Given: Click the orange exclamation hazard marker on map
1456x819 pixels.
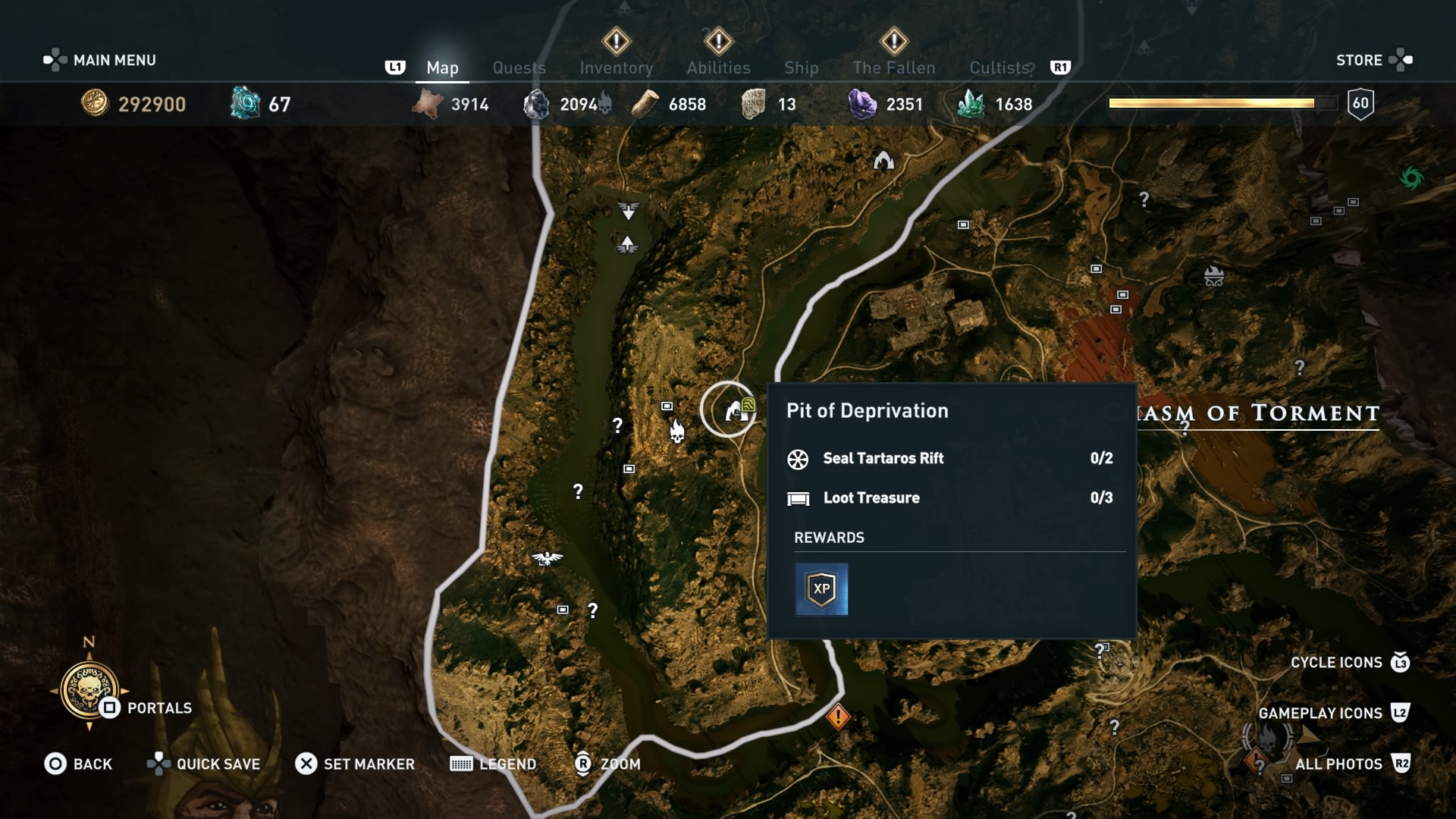Looking at the screenshot, I should tap(838, 717).
